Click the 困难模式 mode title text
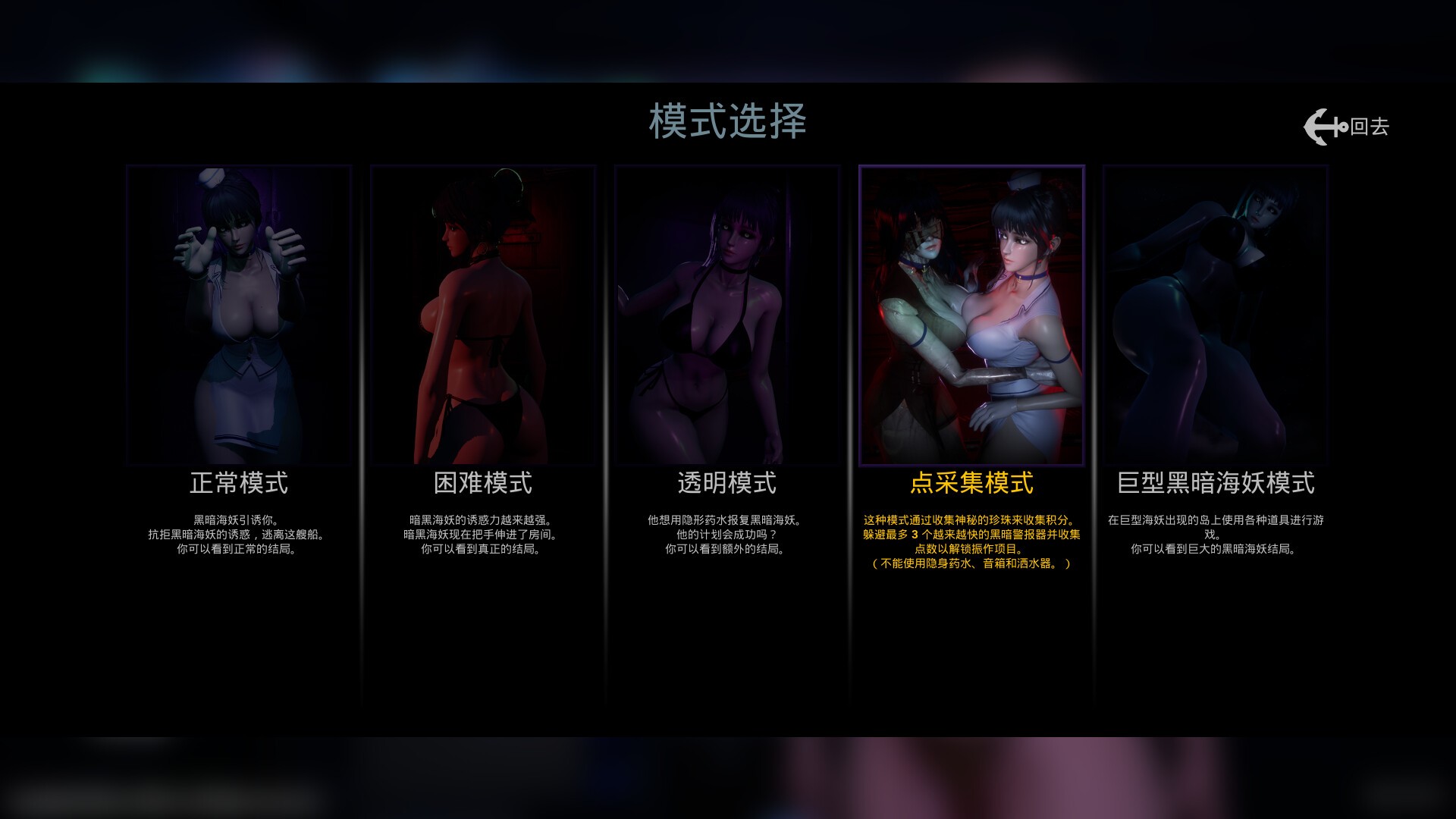Screen dimensions: 1456x819 click(x=483, y=481)
